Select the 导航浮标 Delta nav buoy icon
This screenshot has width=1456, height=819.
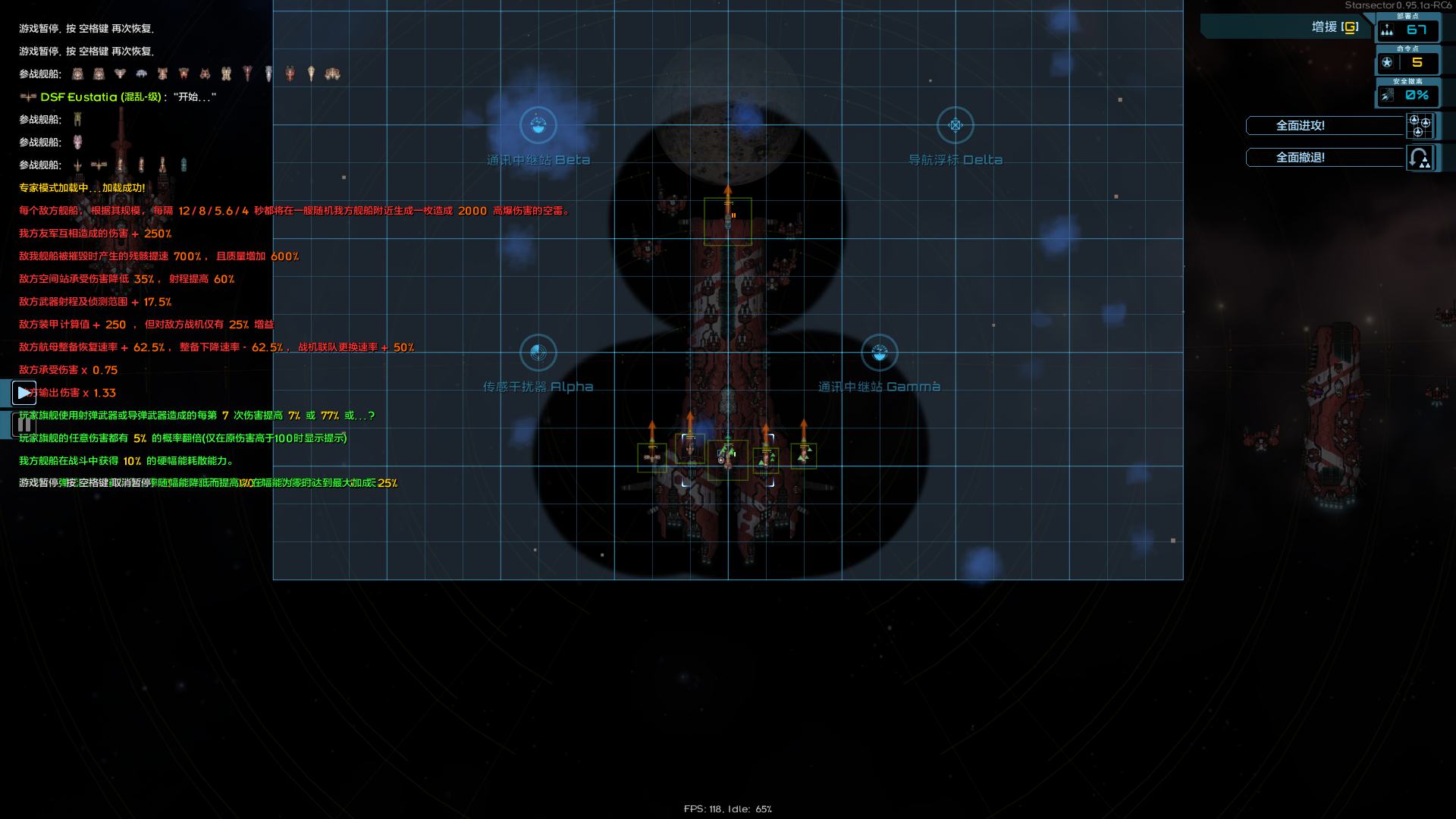[955, 126]
